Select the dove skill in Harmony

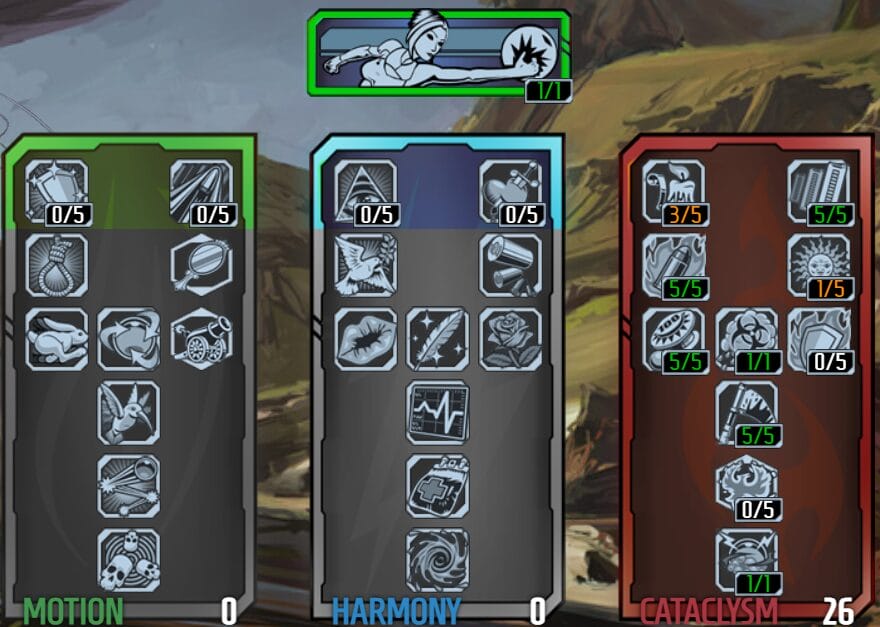point(365,265)
